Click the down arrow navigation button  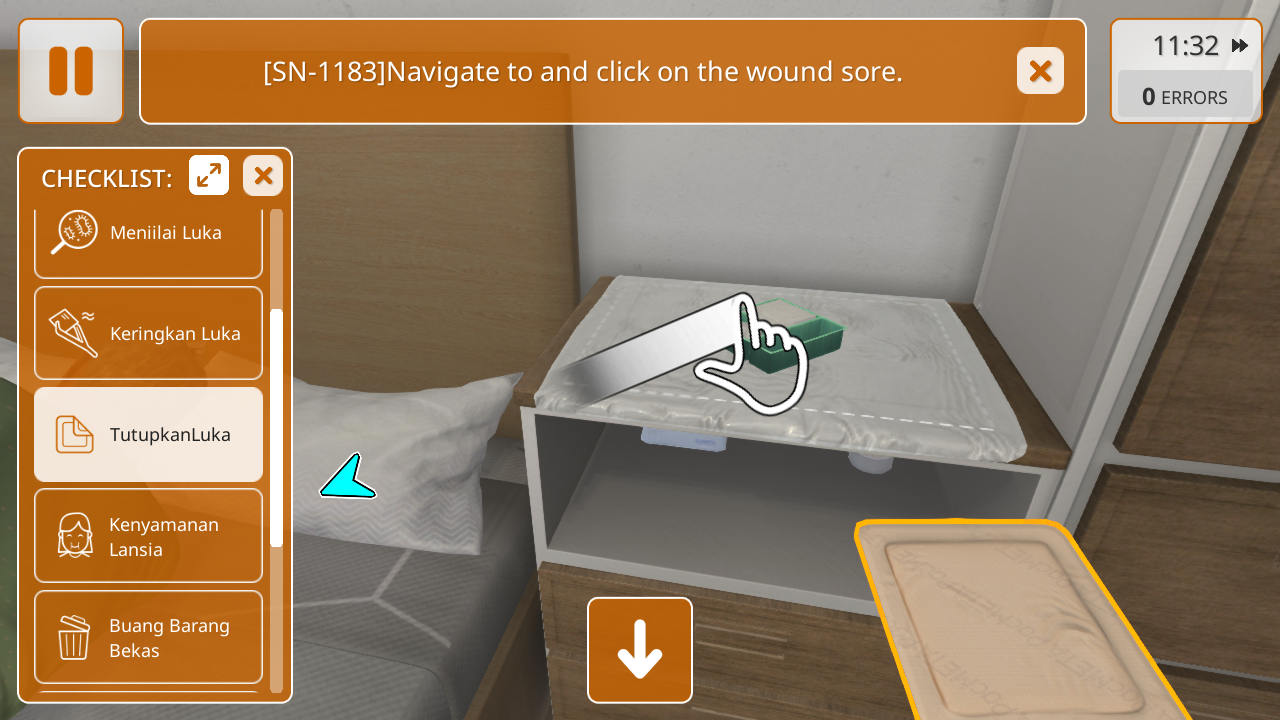(x=640, y=650)
